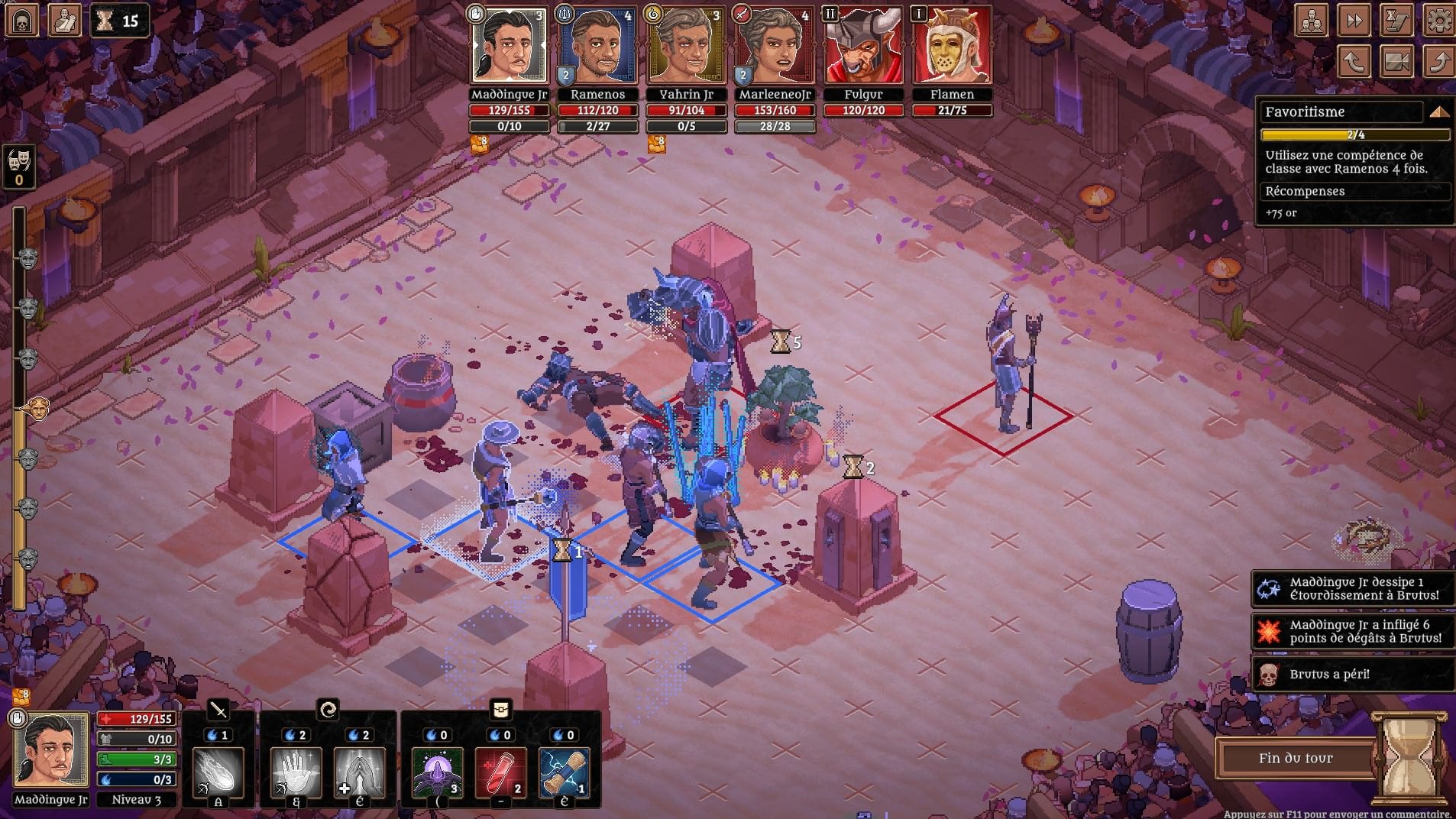Rotate the view with the left-curving arrow
This screenshot has height=819, width=1456.
1354,62
